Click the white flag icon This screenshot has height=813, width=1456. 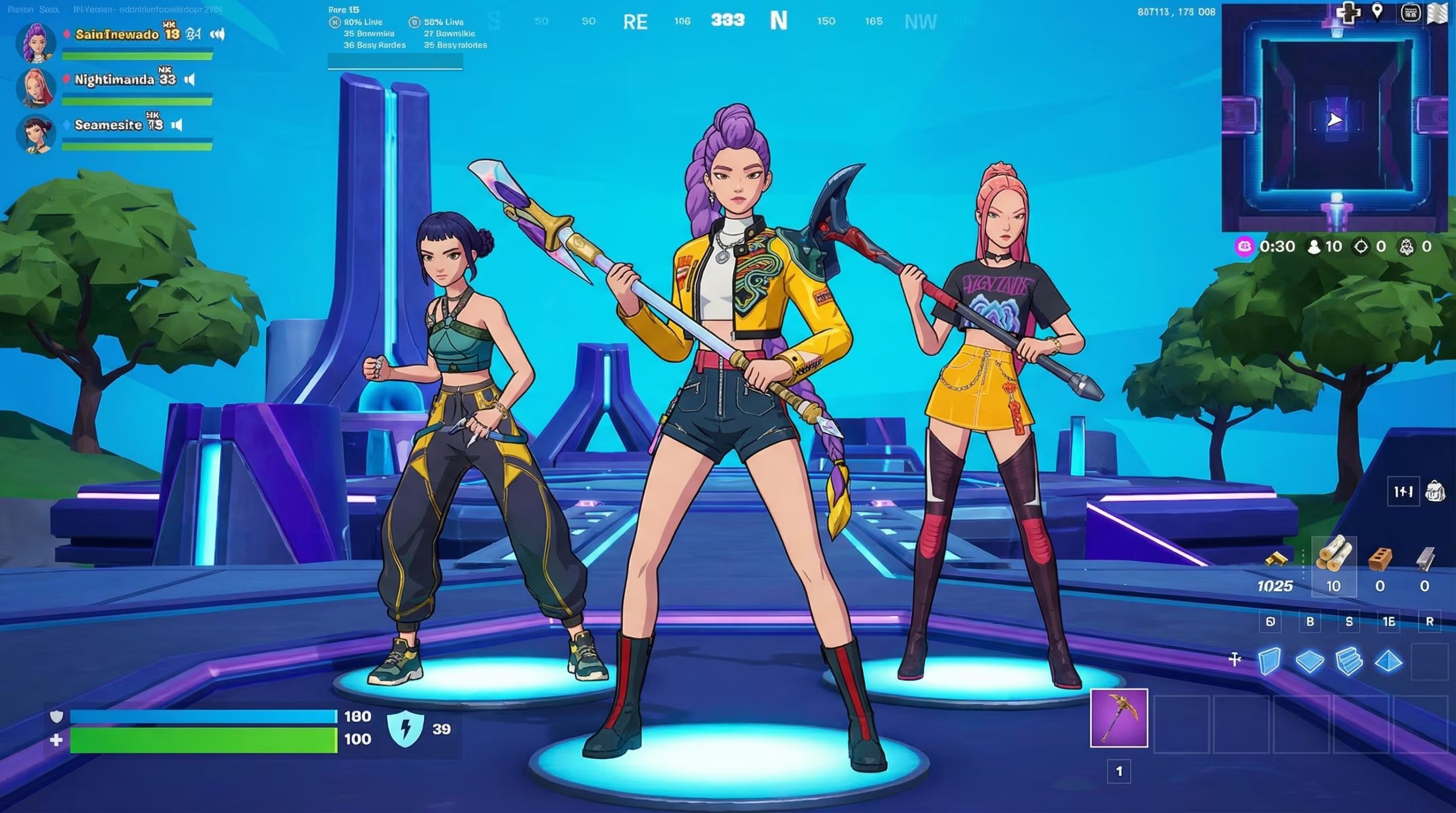point(1437,14)
